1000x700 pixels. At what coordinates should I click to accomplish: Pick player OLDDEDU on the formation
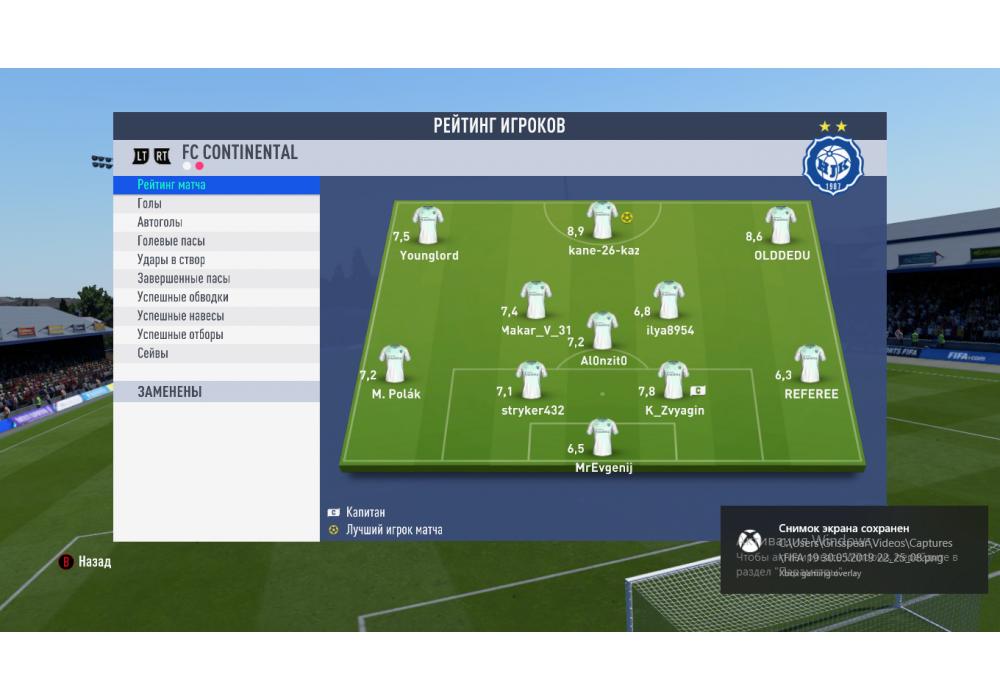[781, 225]
